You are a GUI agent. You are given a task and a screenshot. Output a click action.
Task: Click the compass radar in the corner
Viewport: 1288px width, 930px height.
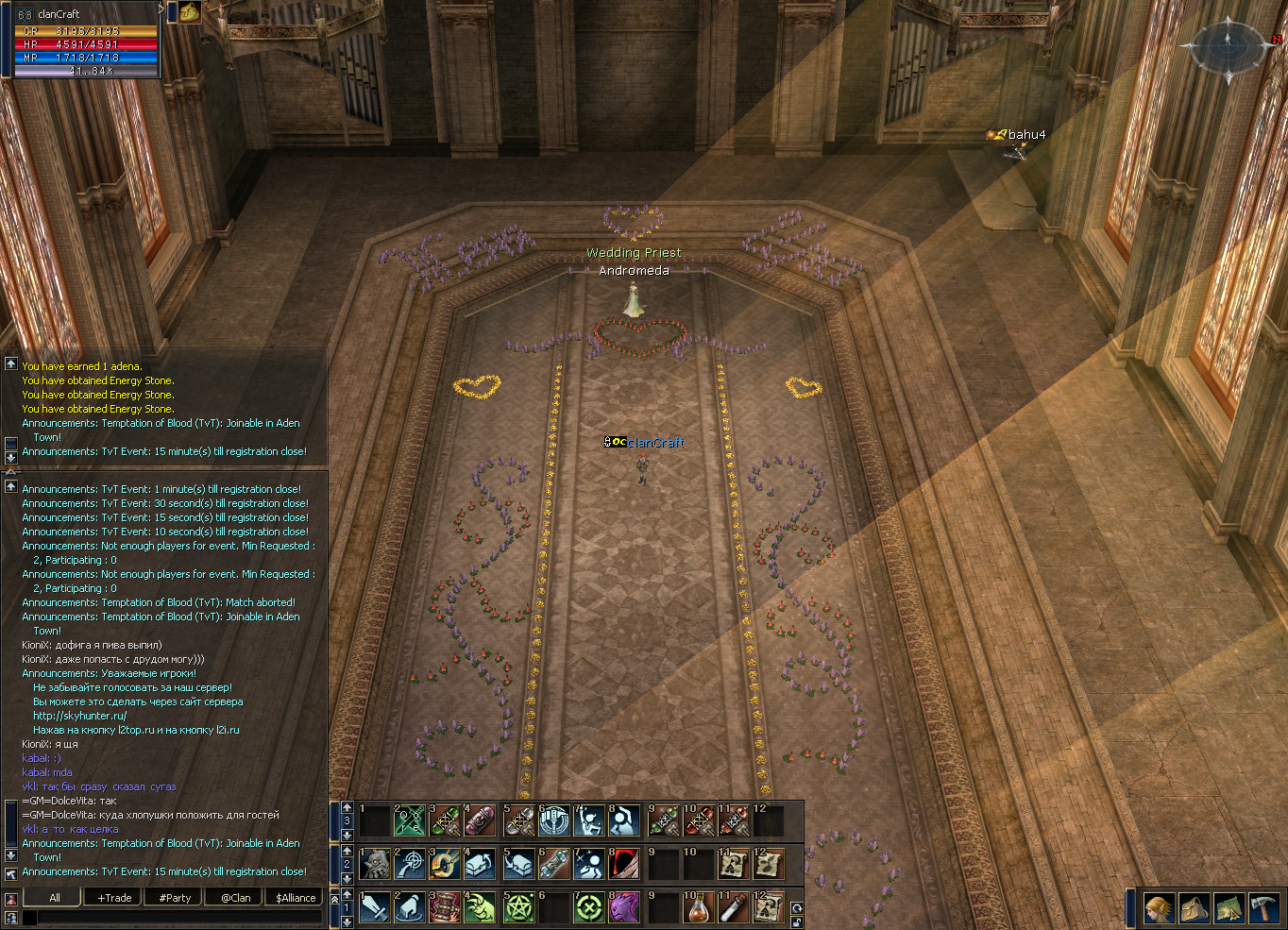click(x=1228, y=45)
